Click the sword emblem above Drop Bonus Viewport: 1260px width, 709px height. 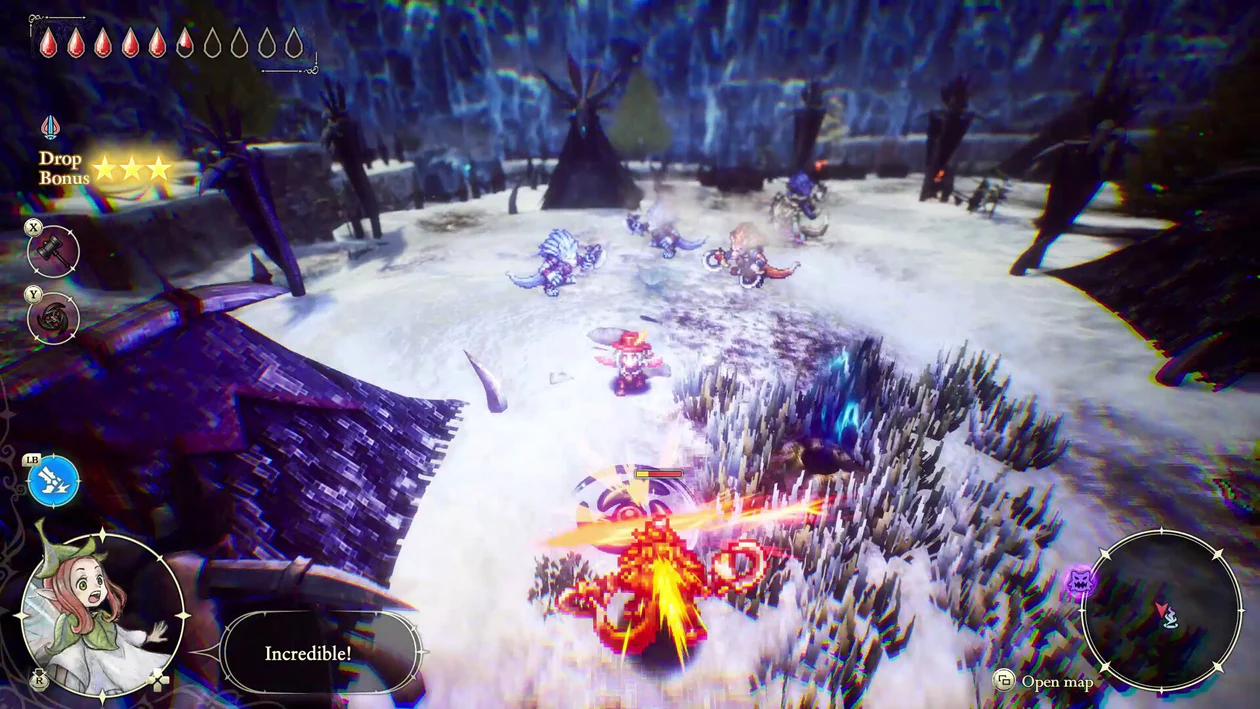tap(50, 128)
